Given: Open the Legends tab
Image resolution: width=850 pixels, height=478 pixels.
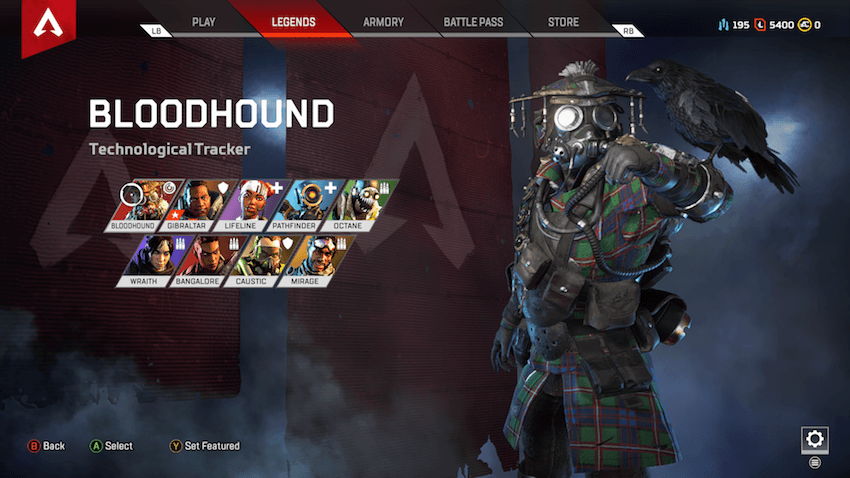Looking at the screenshot, I should pyautogui.click(x=293, y=21).
